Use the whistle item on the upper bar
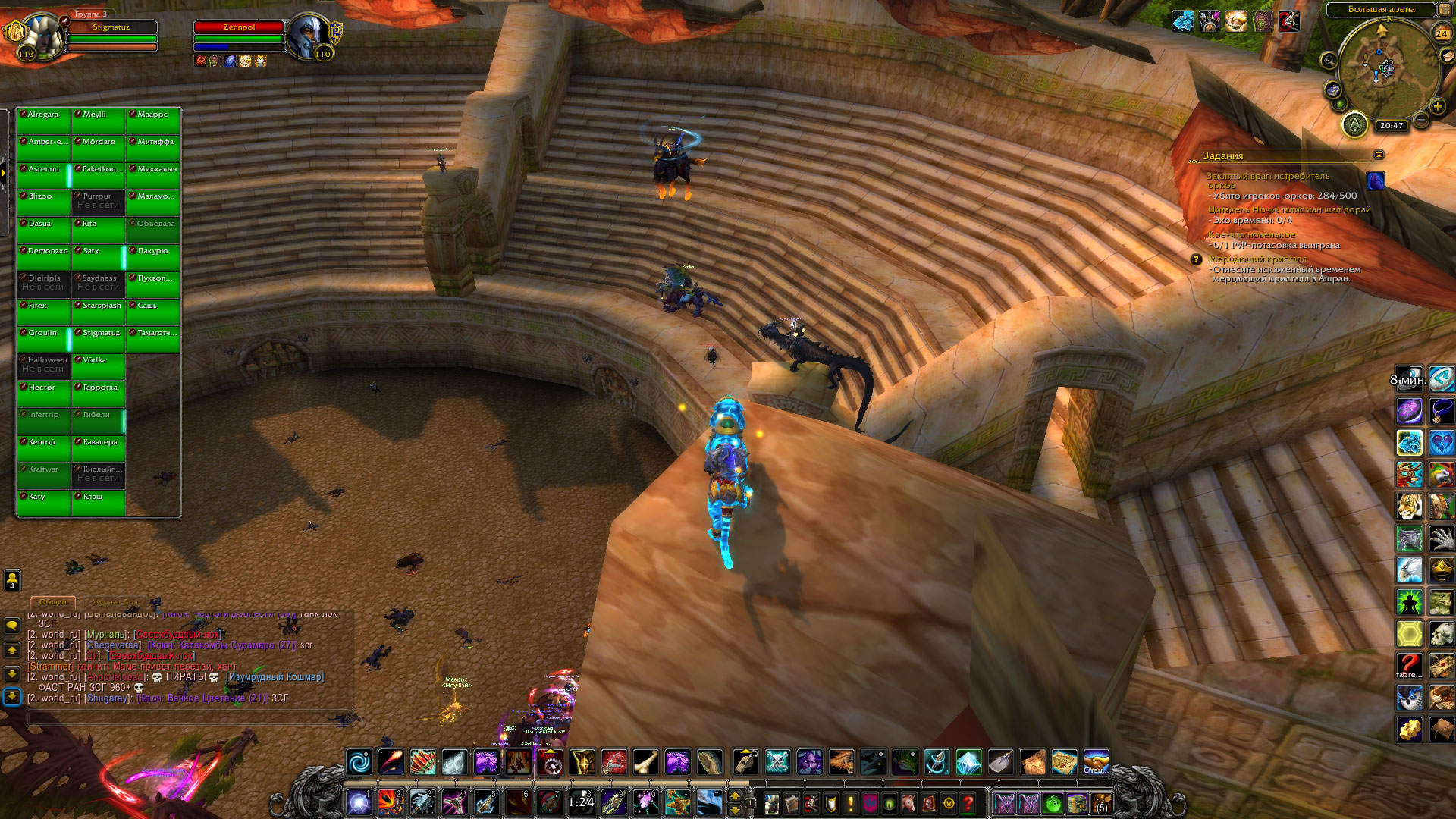 [x=745, y=762]
